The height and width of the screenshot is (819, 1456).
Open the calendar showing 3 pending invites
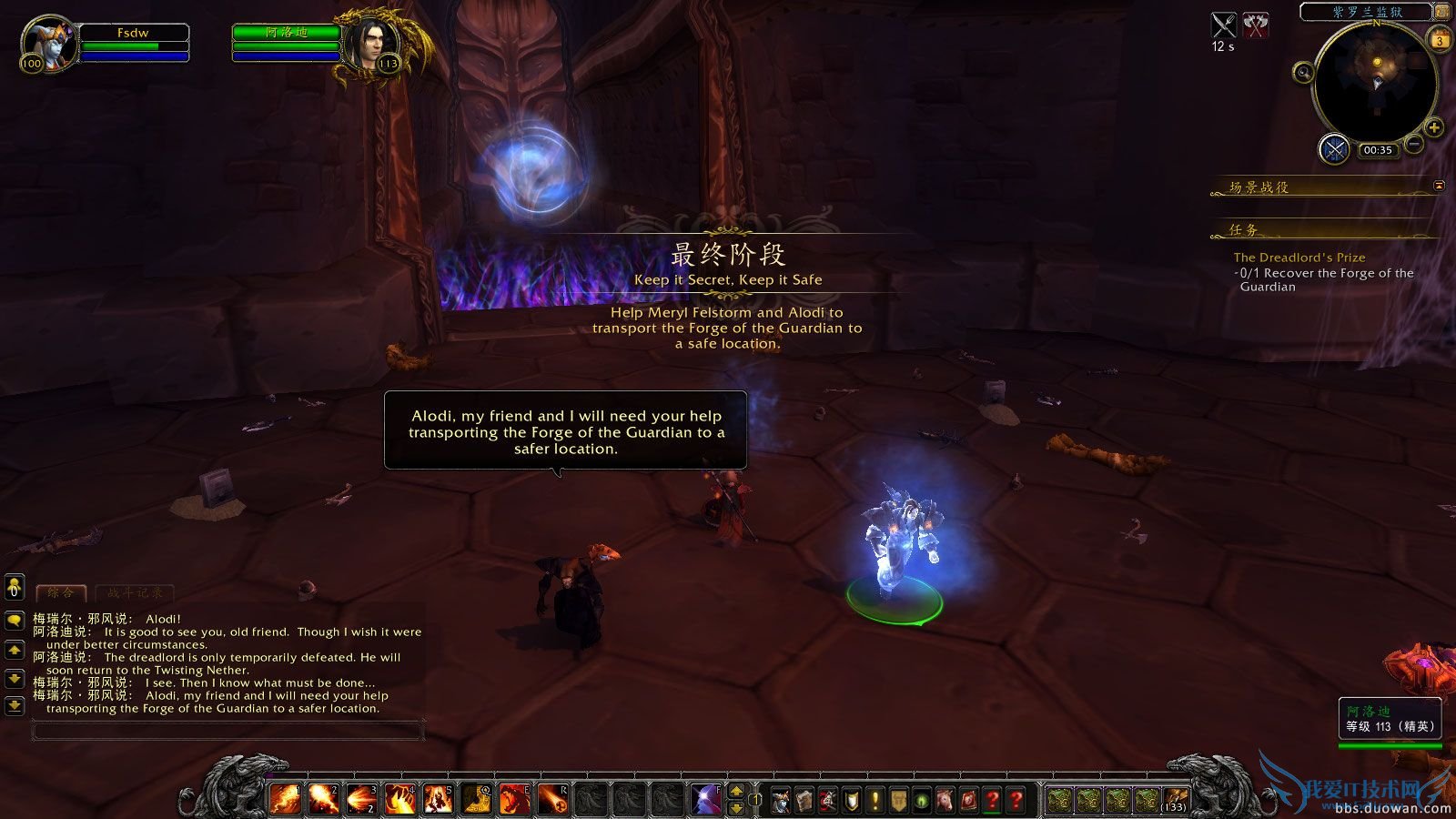tap(1440, 41)
